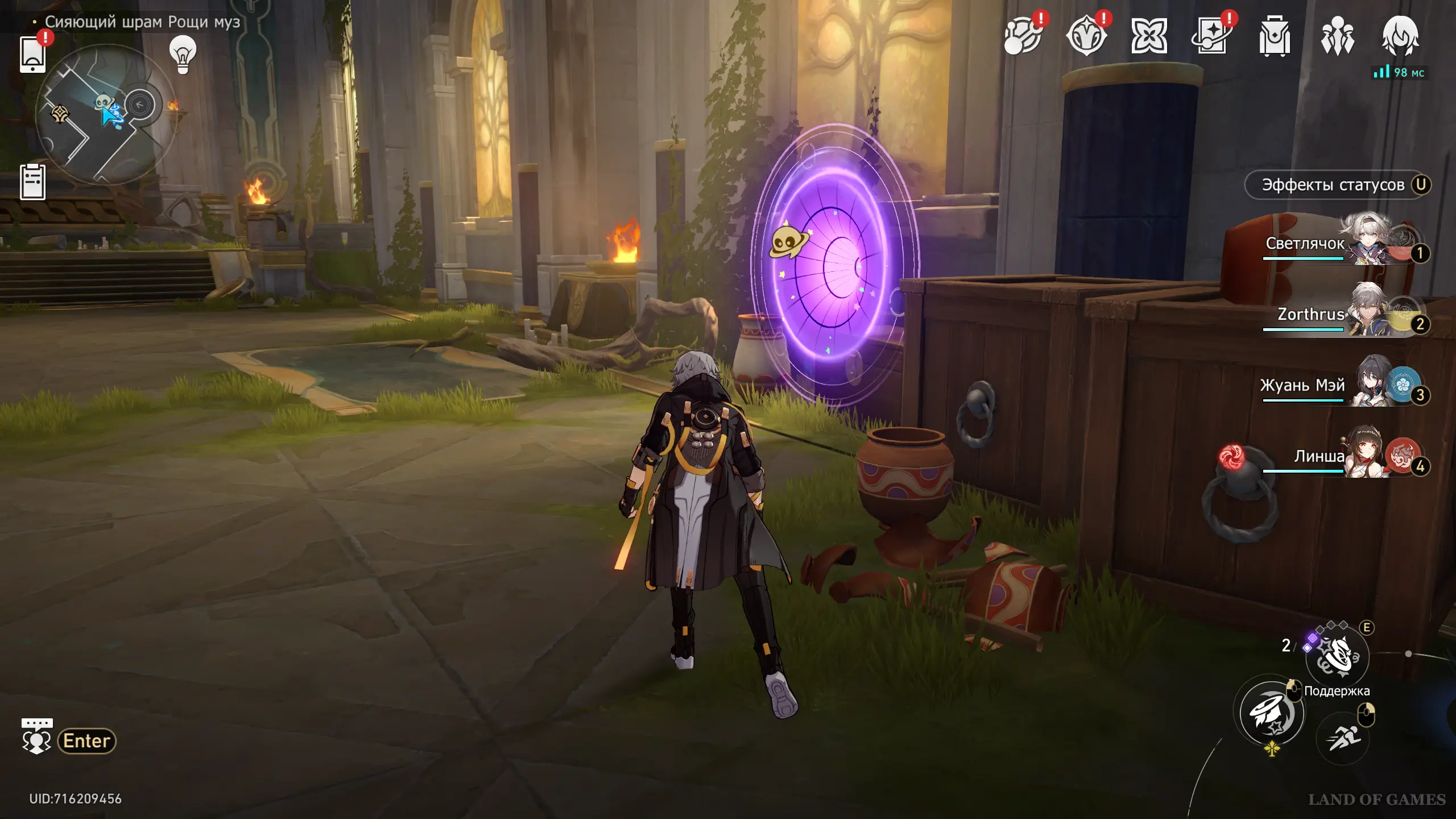
Task: Open the four-petal flower icon in top bar
Action: pos(1149,37)
